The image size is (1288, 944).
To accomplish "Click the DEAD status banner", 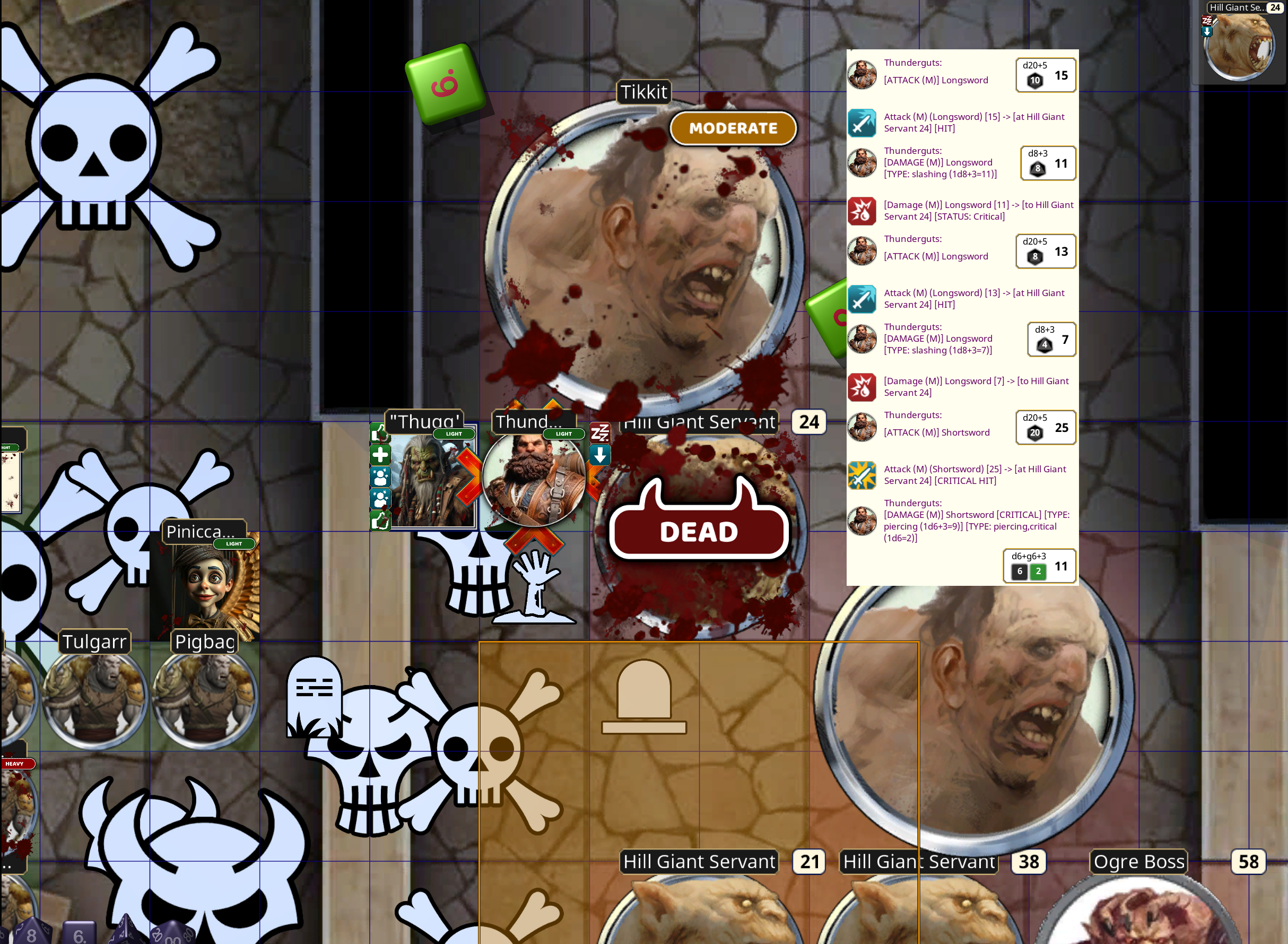I will [x=699, y=531].
